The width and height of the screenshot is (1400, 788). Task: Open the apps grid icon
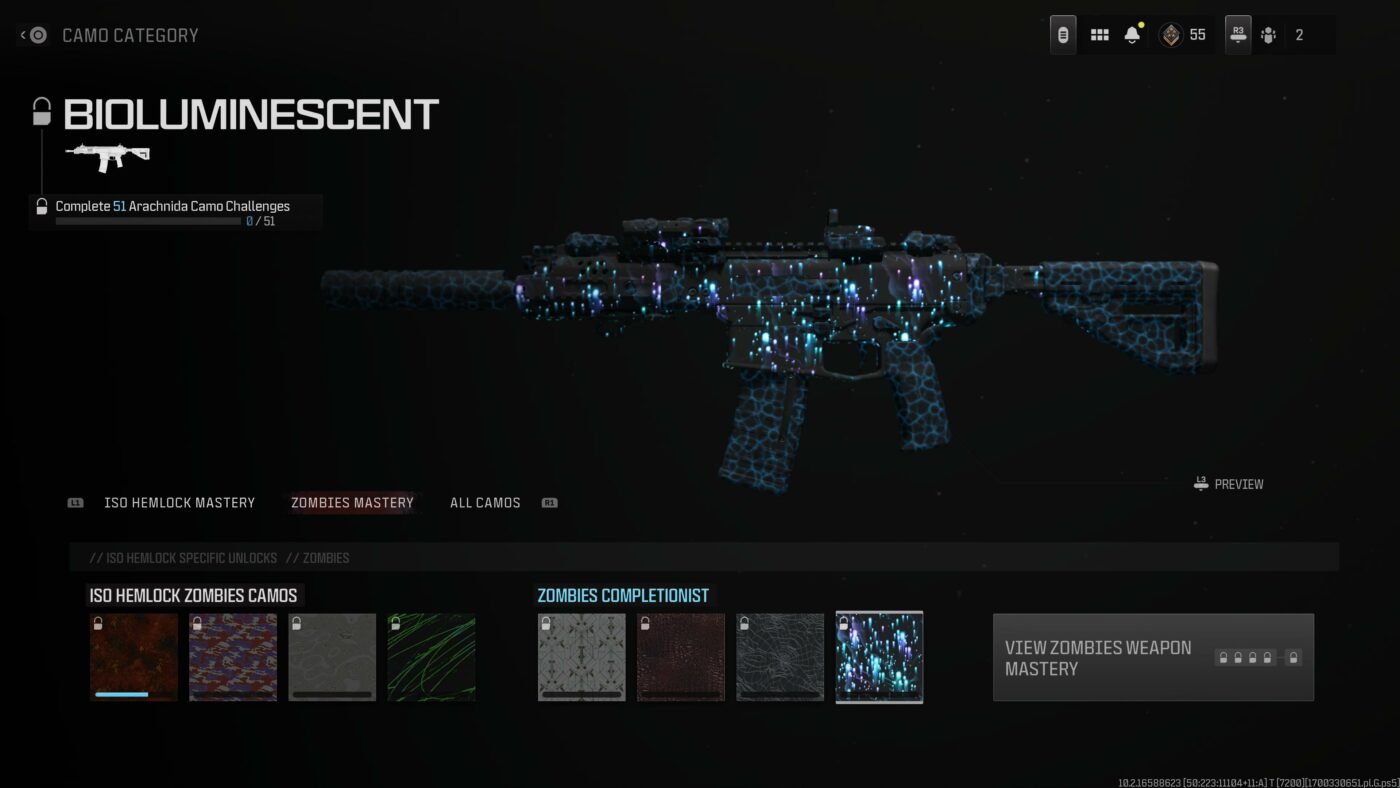click(1098, 33)
